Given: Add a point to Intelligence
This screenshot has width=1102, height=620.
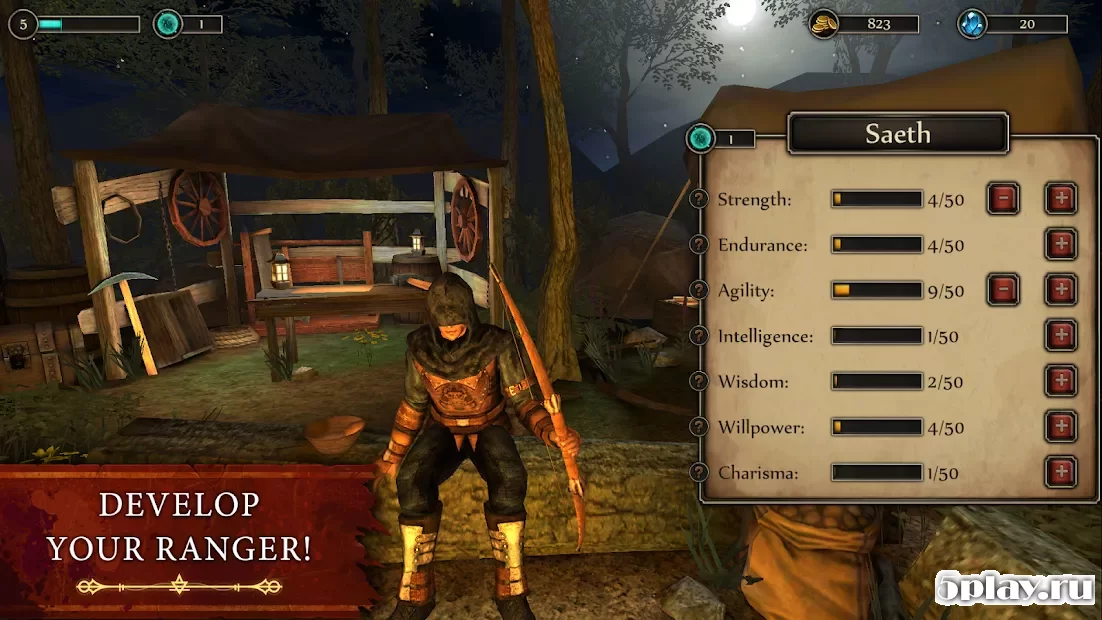Looking at the screenshot, I should coord(1061,336).
